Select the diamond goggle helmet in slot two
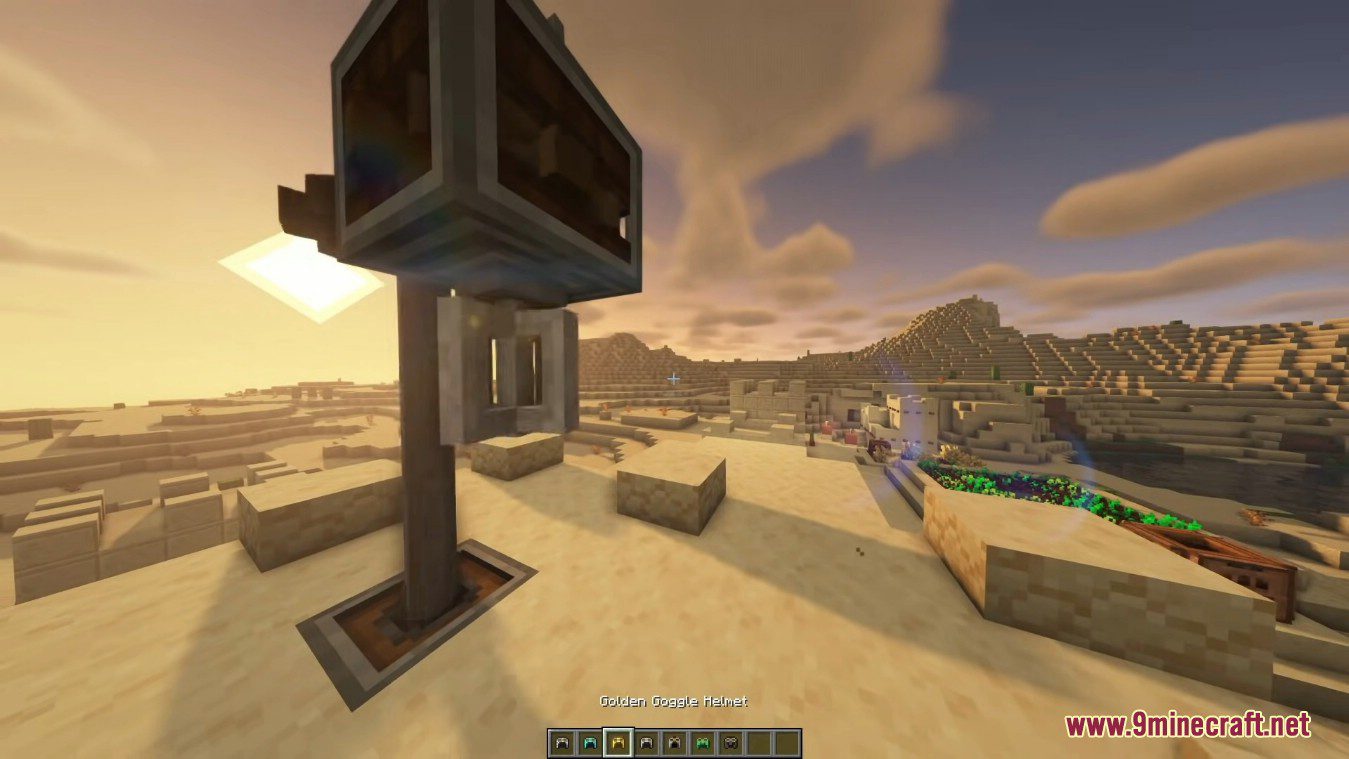 (590, 741)
